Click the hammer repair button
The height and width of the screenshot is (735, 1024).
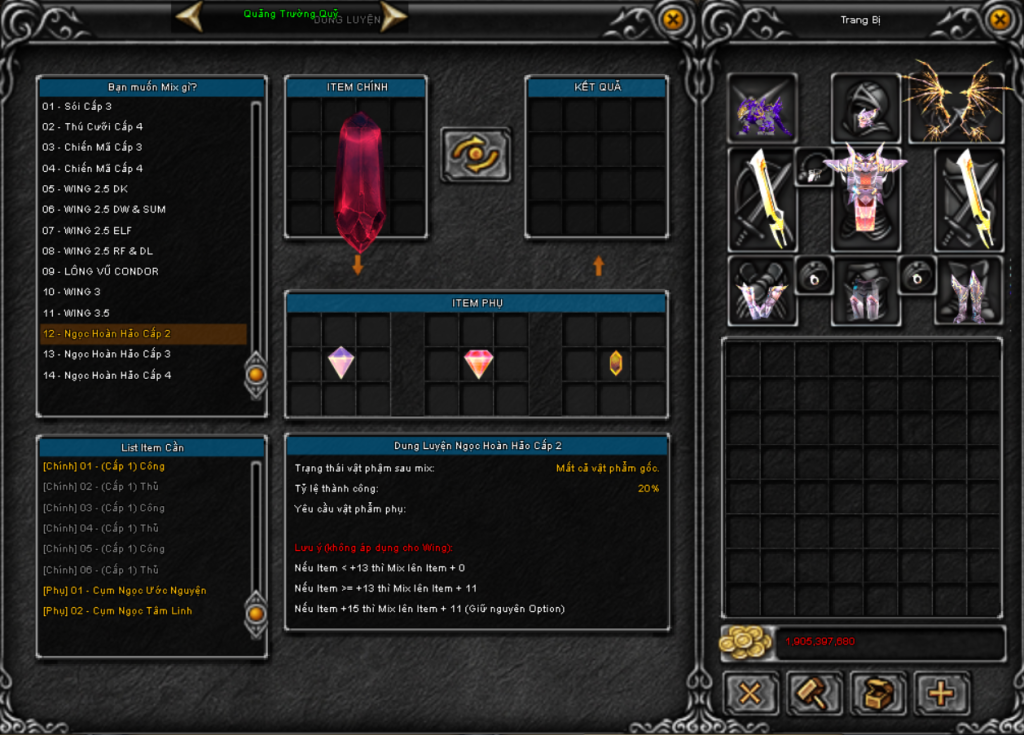tap(813, 693)
